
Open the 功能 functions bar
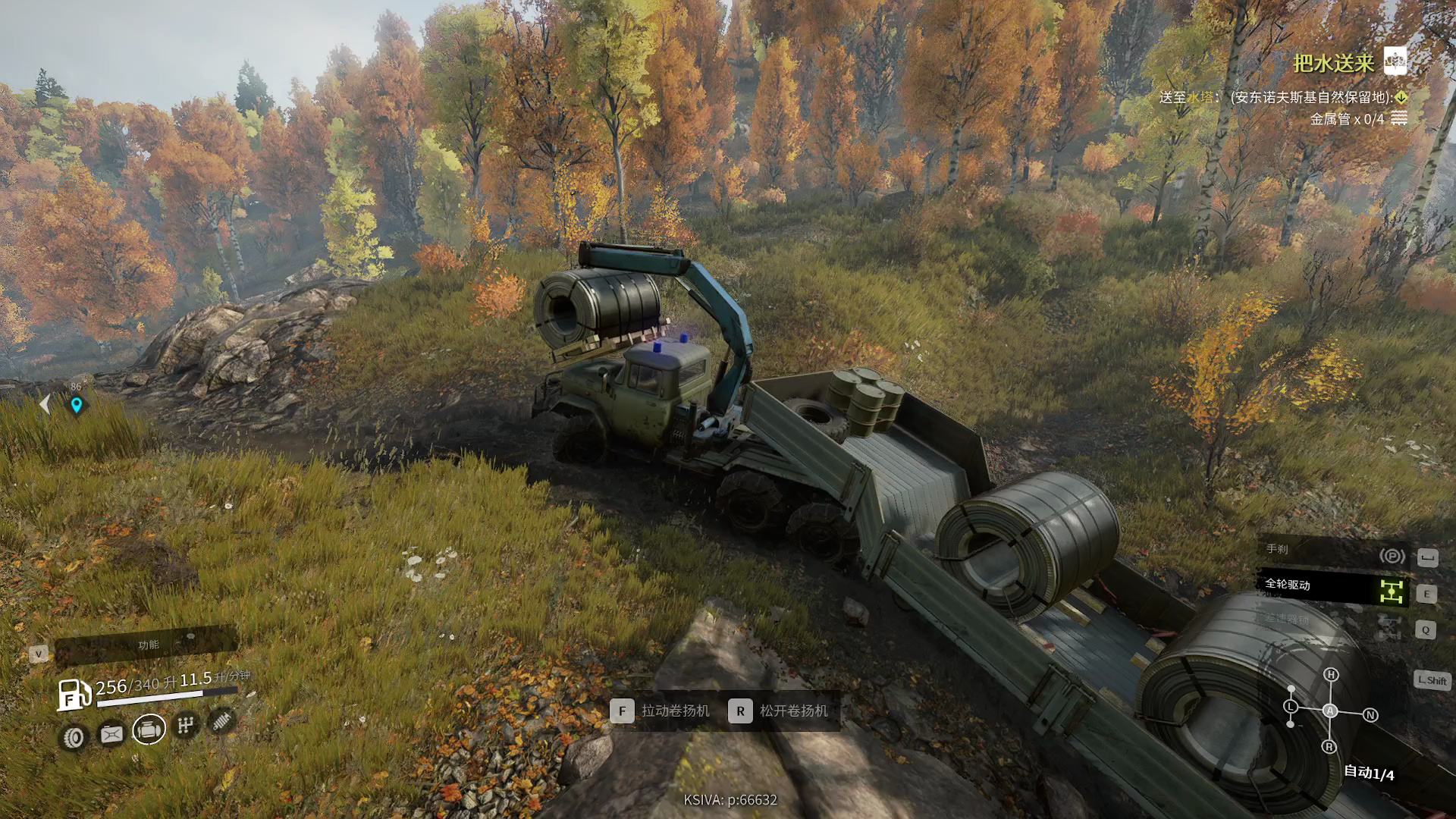point(148,645)
